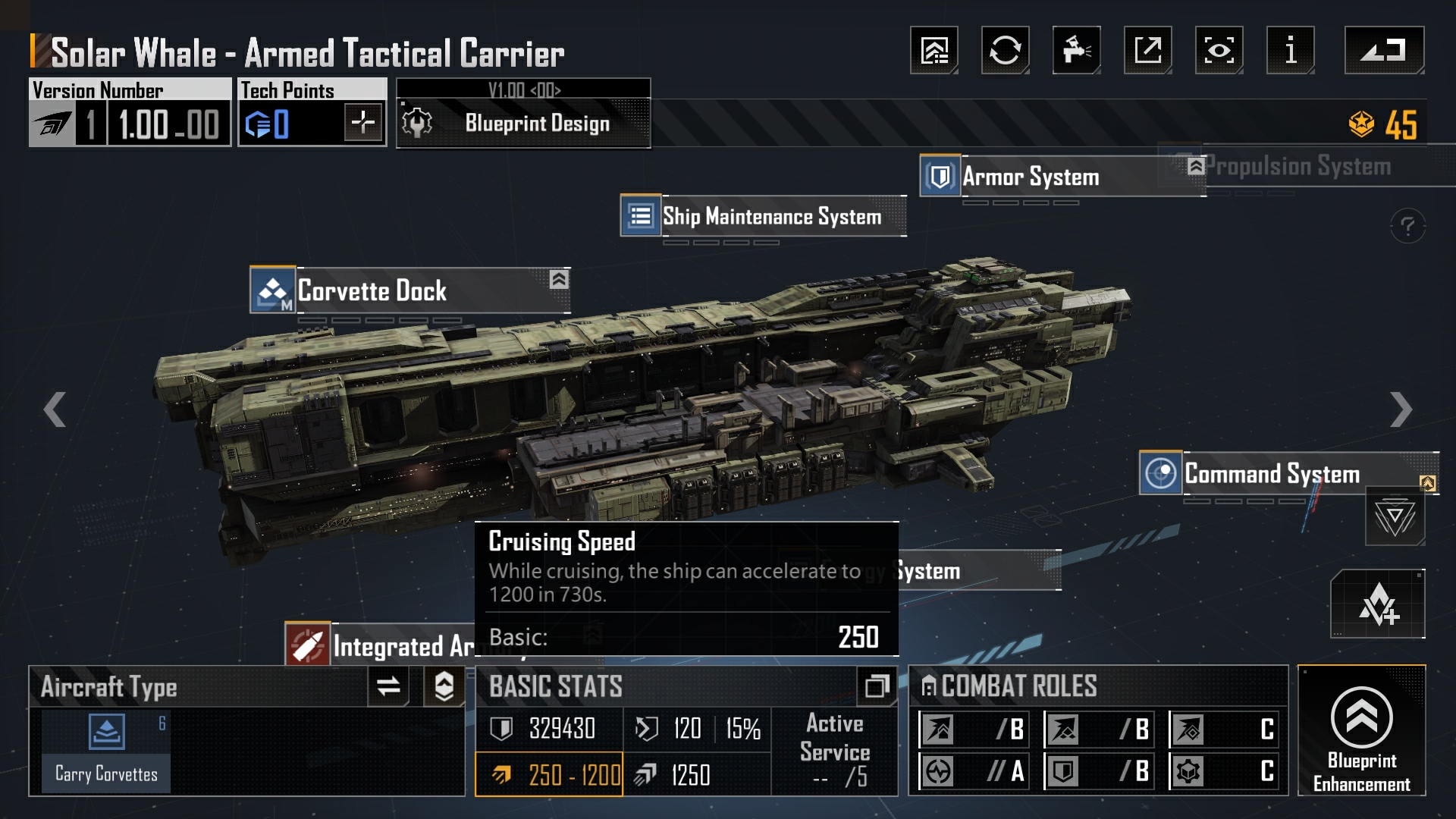The image size is (1456, 819).
Task: Swap aircraft type with the arrows button
Action: point(388,686)
